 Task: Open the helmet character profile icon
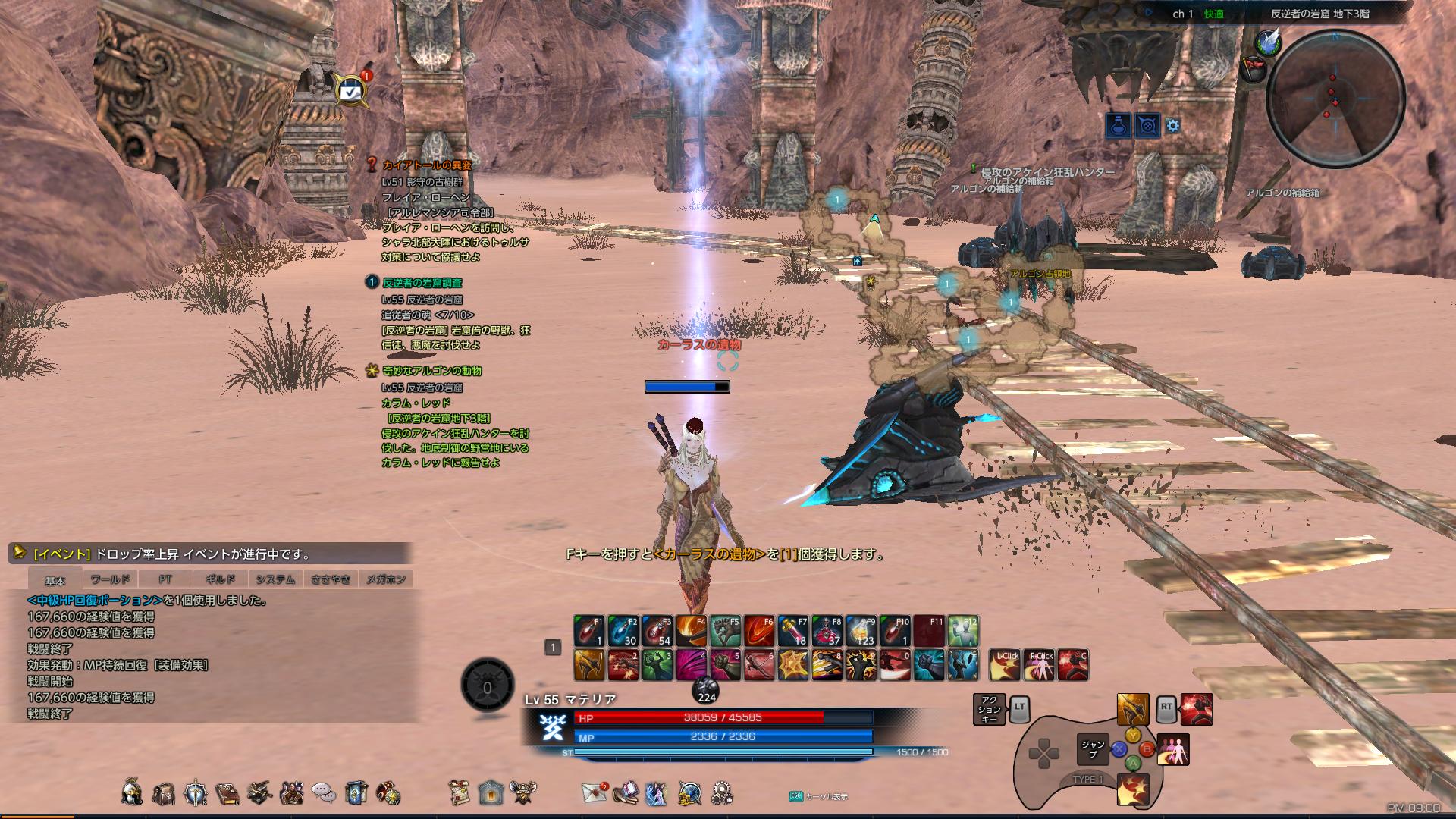[132, 792]
